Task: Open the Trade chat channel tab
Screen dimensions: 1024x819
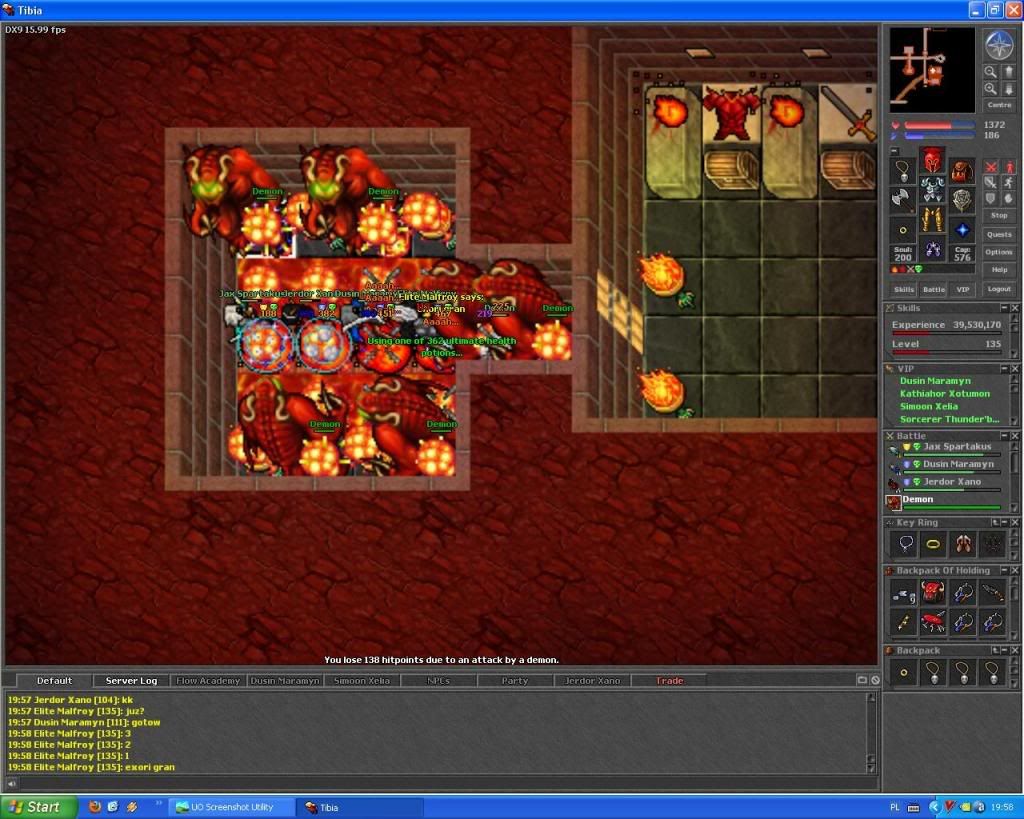Action: (670, 681)
